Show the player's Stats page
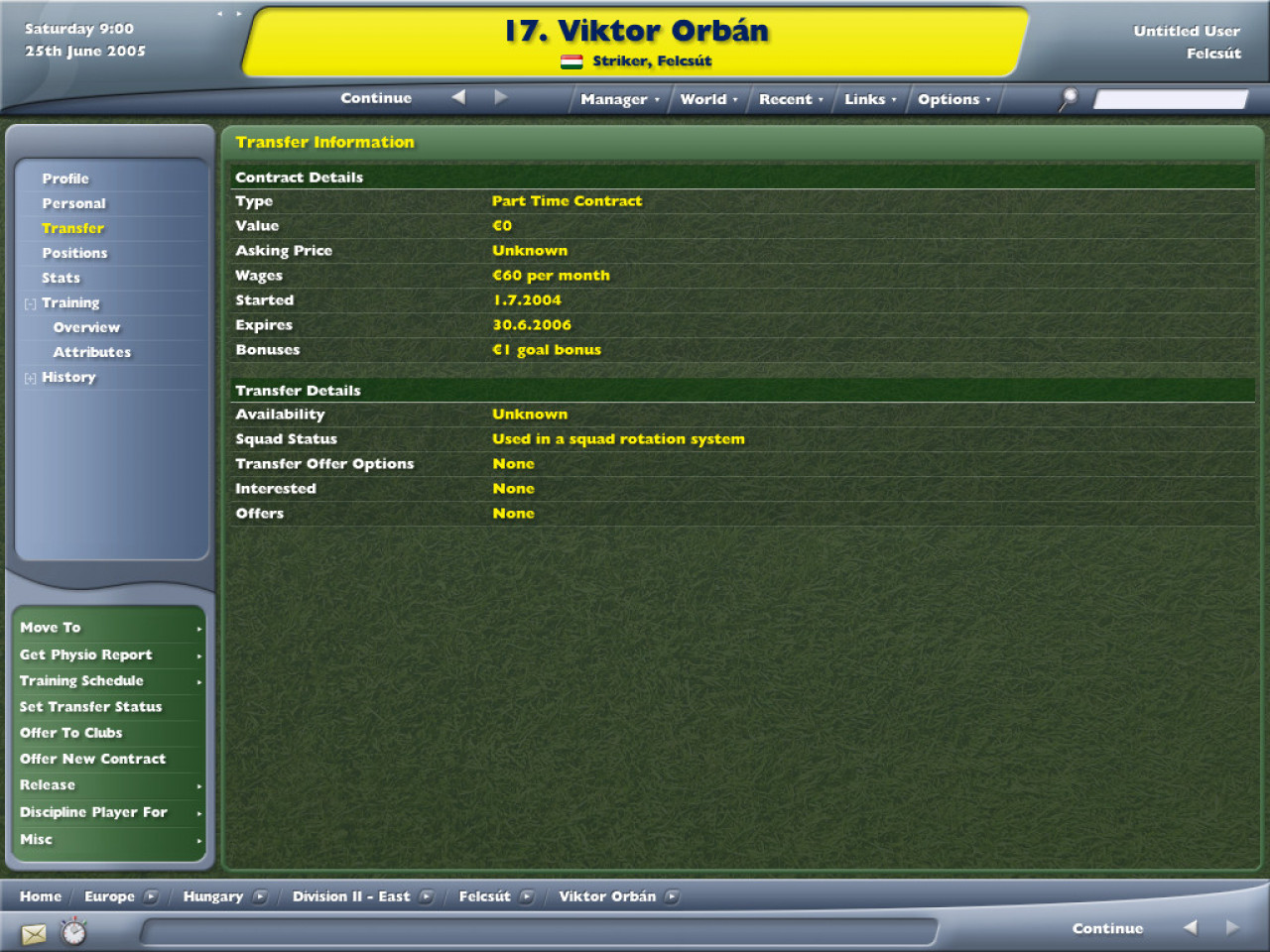 [x=61, y=278]
